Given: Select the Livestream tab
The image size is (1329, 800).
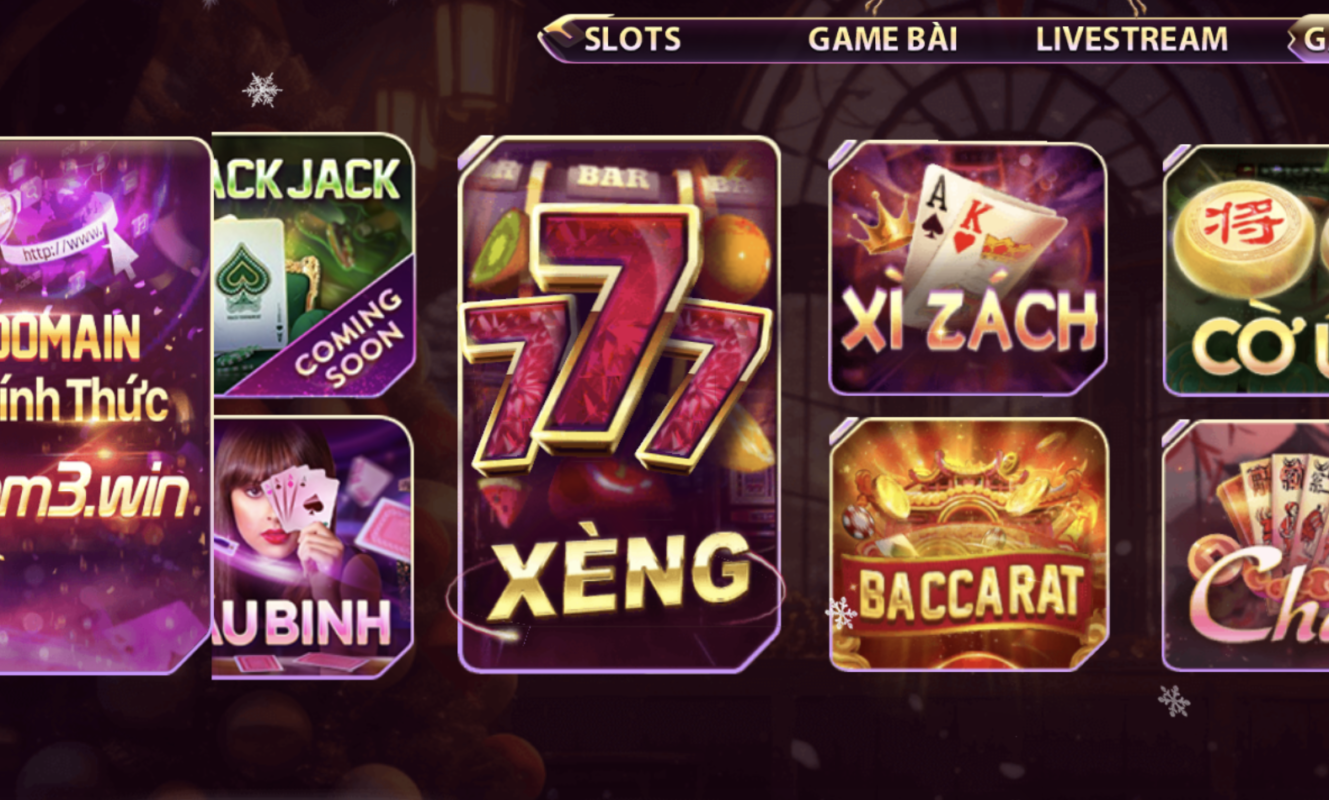Looking at the screenshot, I should [x=1131, y=40].
